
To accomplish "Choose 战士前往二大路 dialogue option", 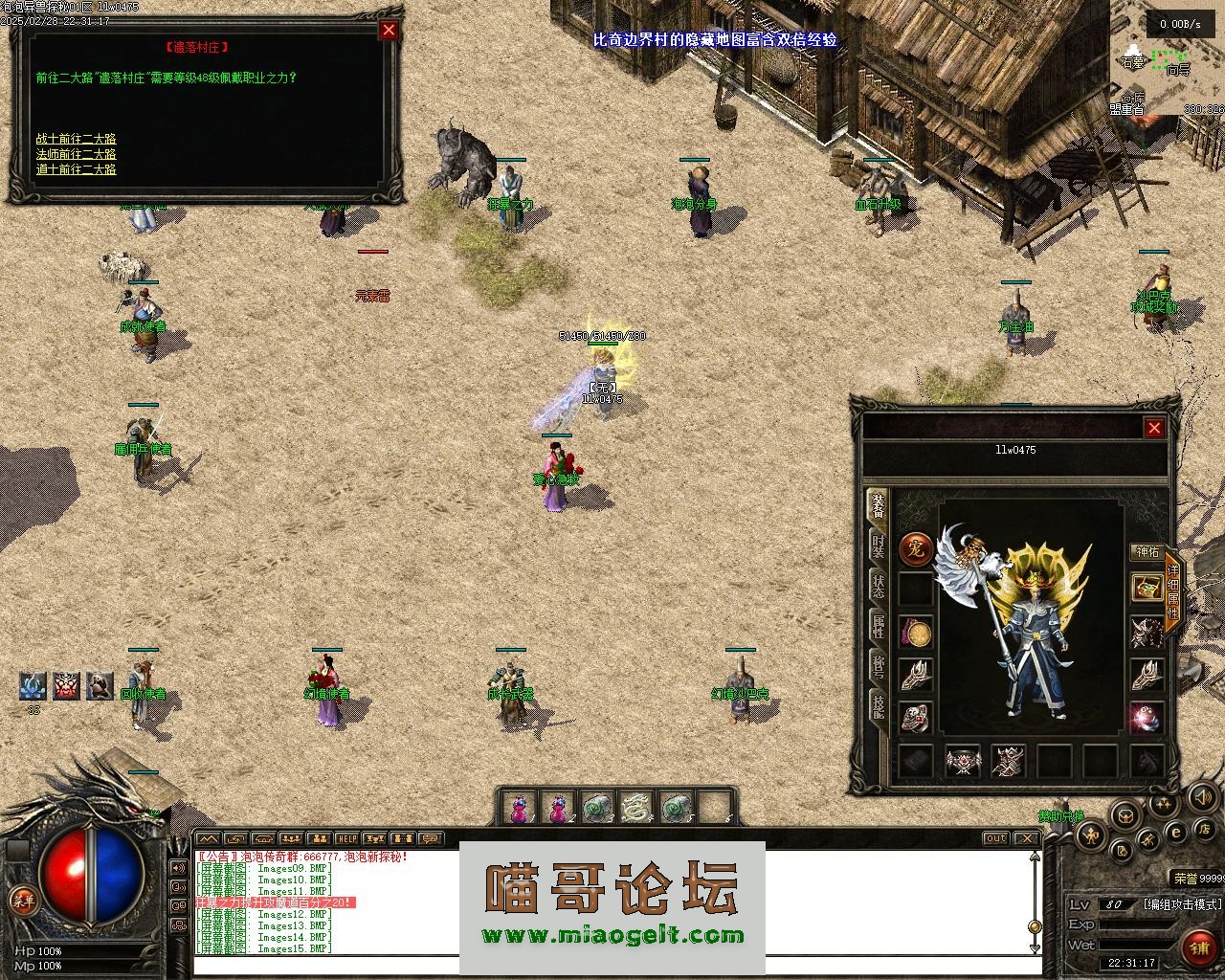I will 77,139.
